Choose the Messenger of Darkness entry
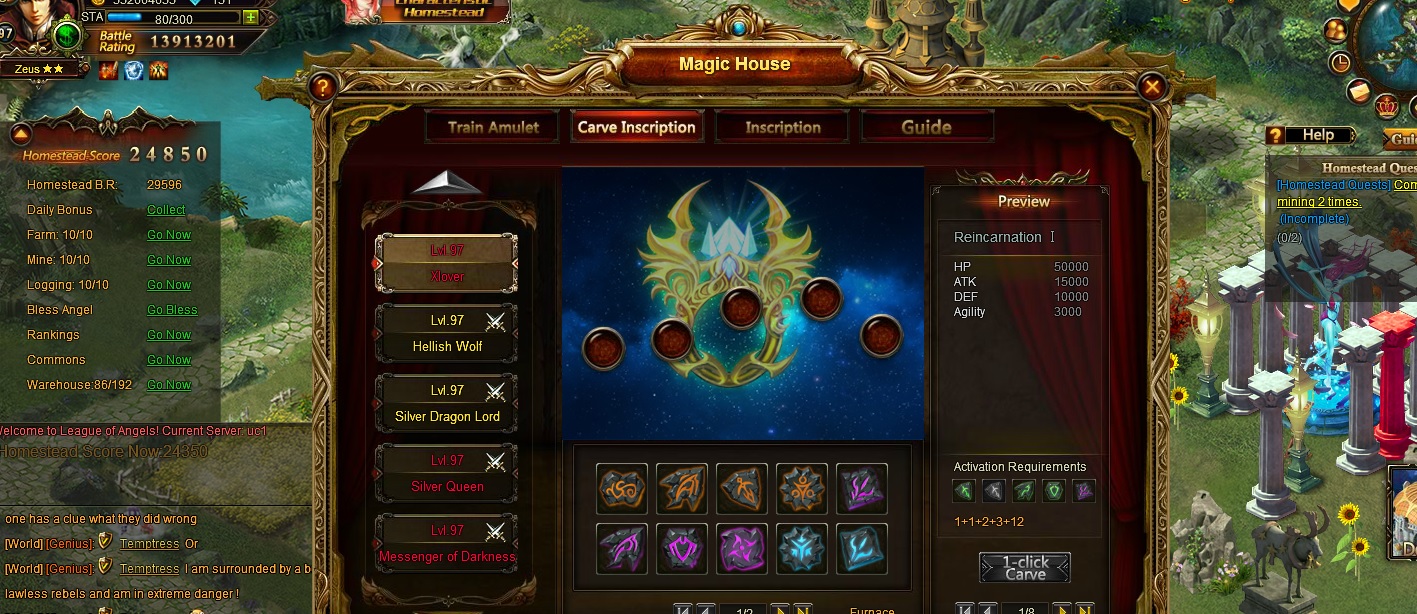Screen dimensions: 1417x614 coord(446,544)
